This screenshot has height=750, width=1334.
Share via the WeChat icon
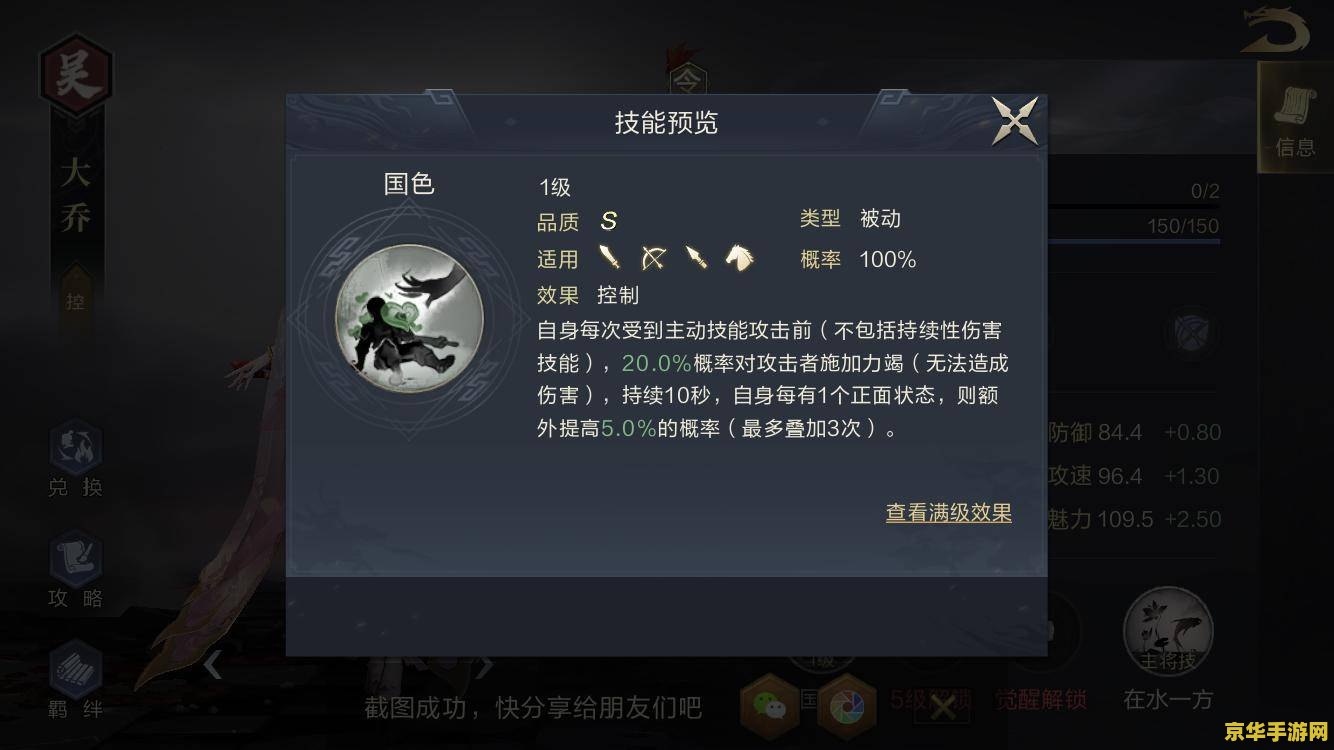[x=766, y=706]
